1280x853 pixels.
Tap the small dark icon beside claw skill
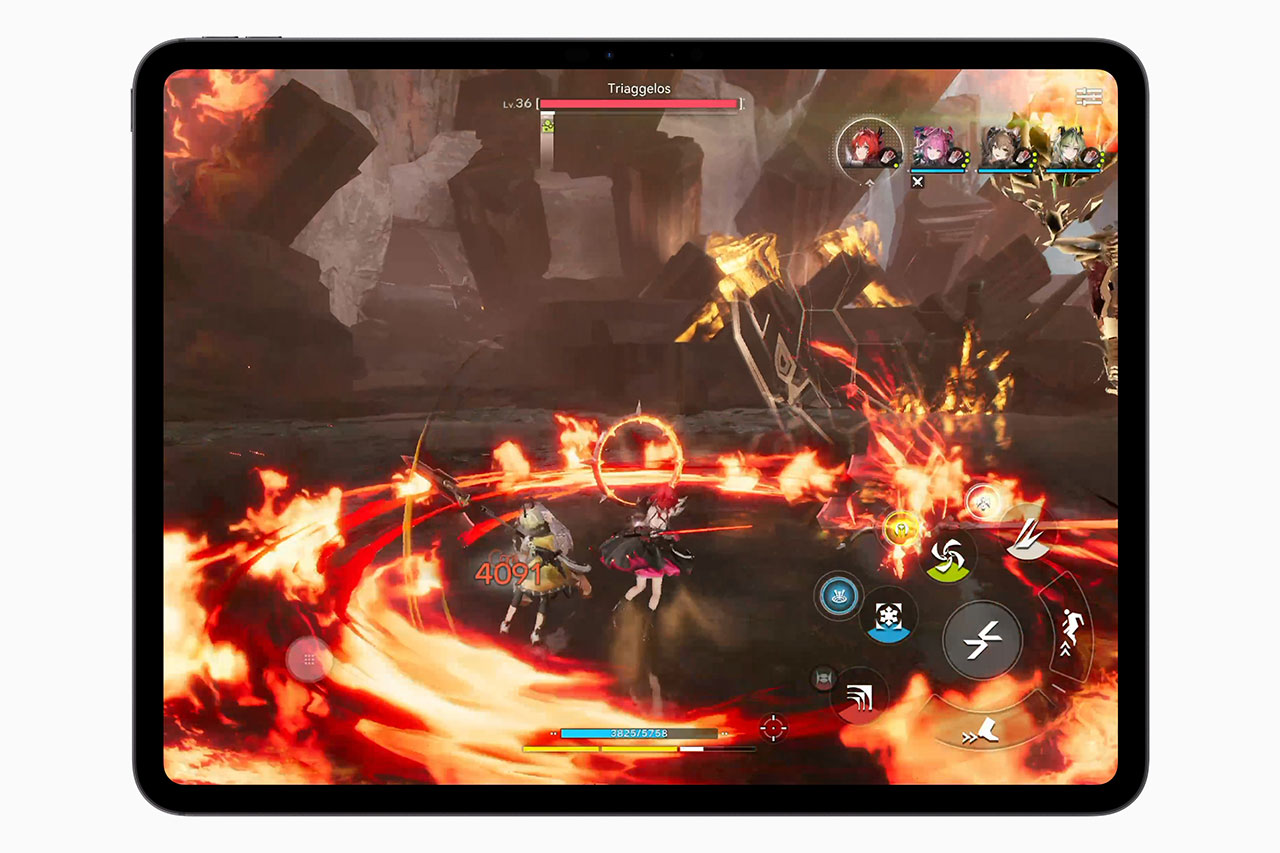click(x=823, y=679)
